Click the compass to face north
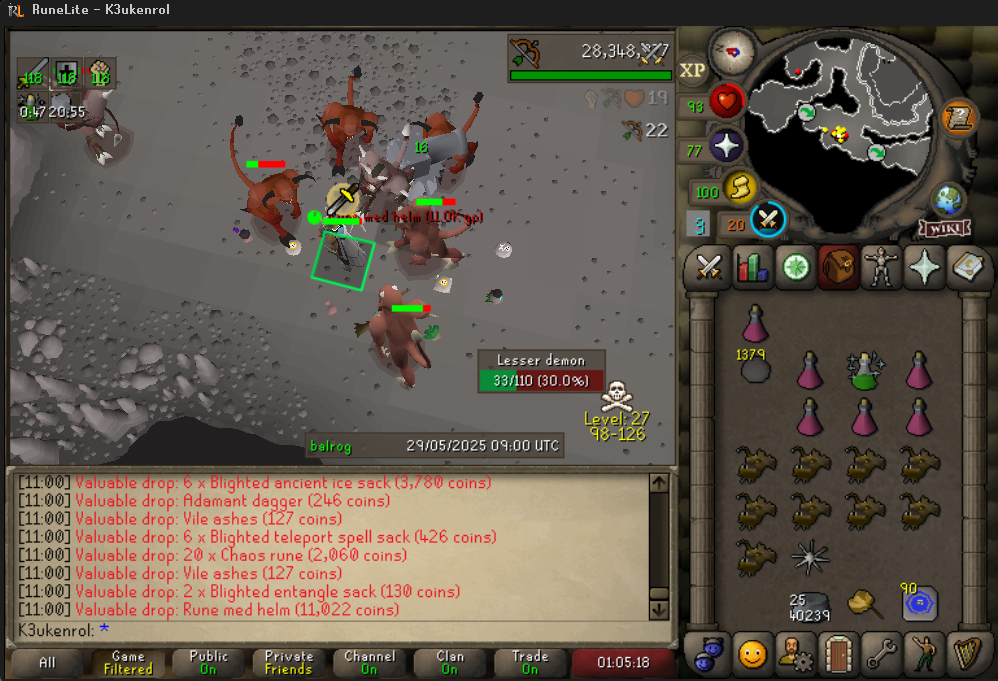The image size is (998, 681). point(733,50)
